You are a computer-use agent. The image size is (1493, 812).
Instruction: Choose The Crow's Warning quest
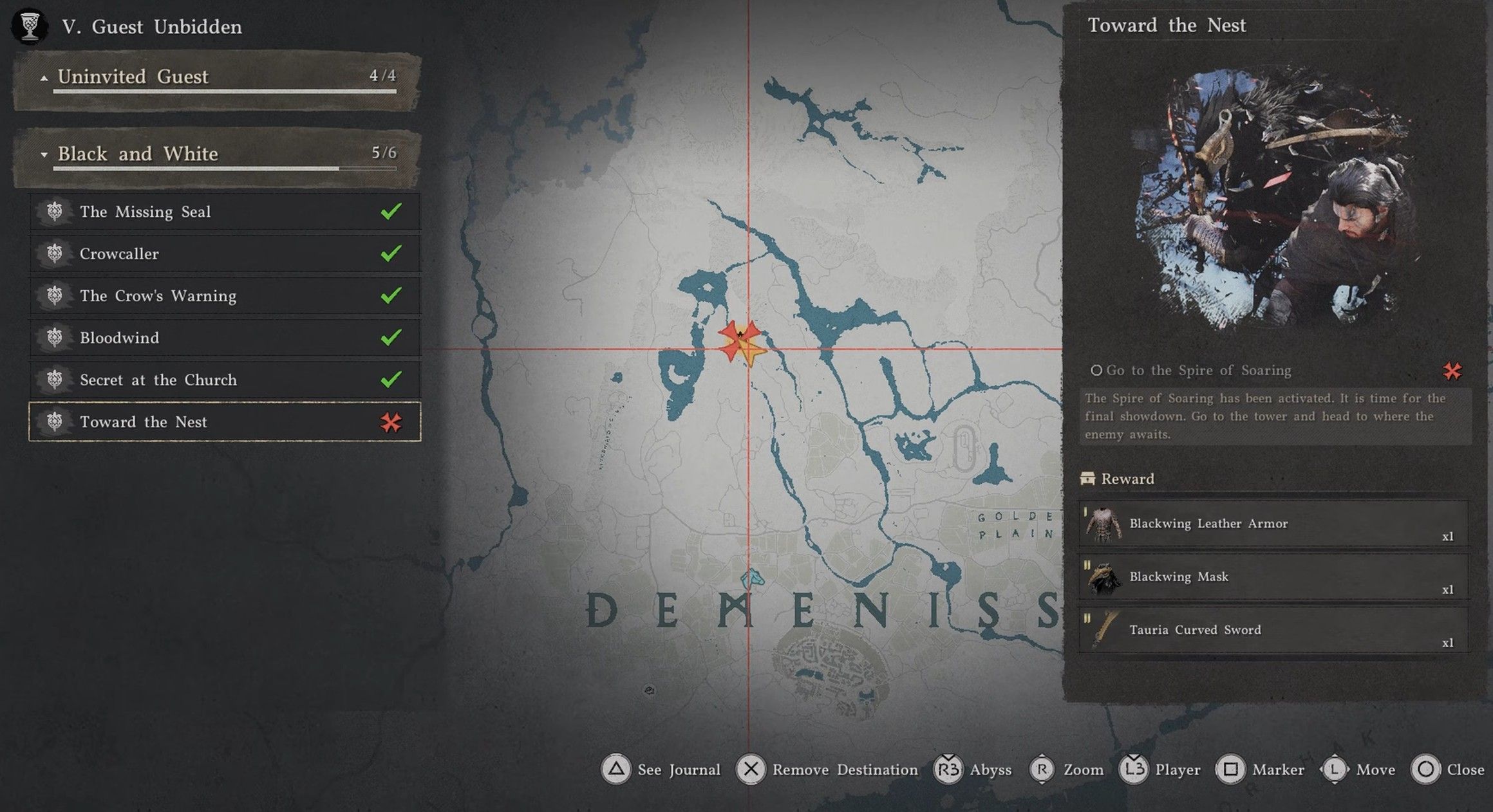(x=225, y=296)
